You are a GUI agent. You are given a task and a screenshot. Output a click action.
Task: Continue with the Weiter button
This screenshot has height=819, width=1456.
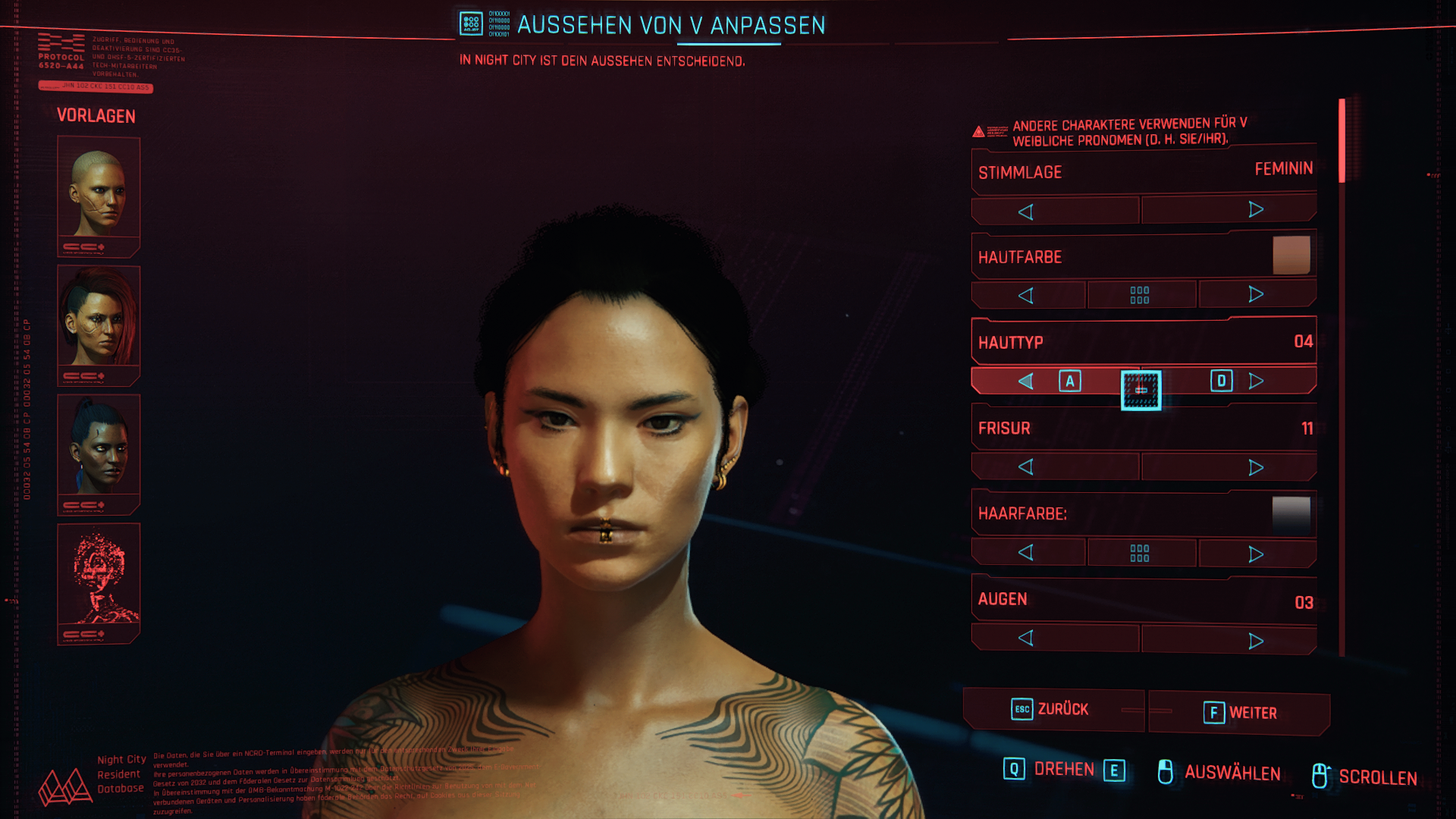point(1239,713)
